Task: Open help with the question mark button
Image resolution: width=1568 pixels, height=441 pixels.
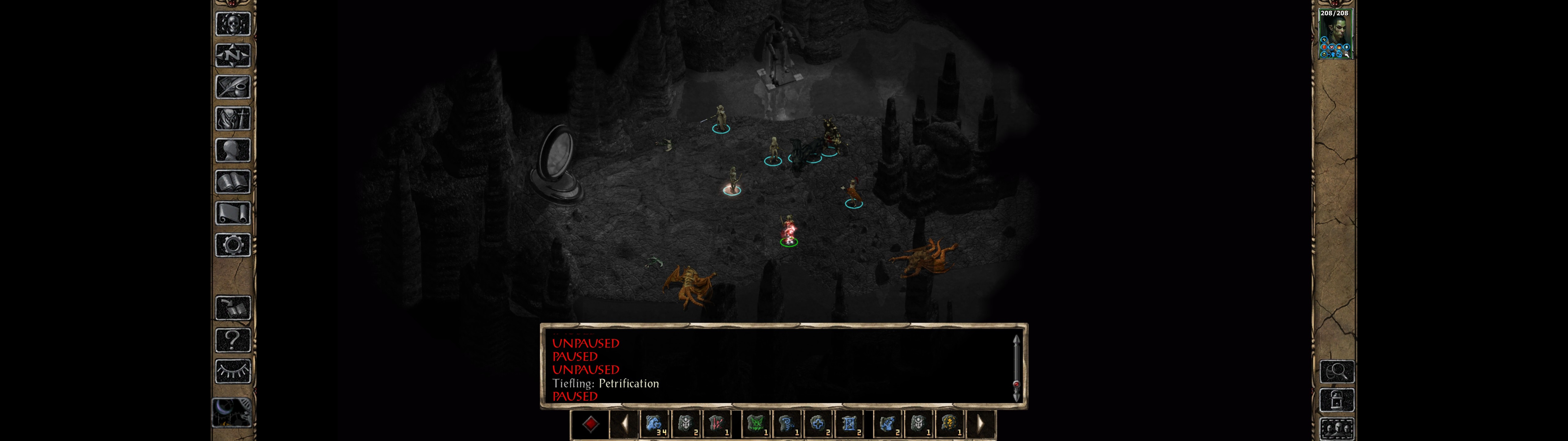Action: (233, 340)
